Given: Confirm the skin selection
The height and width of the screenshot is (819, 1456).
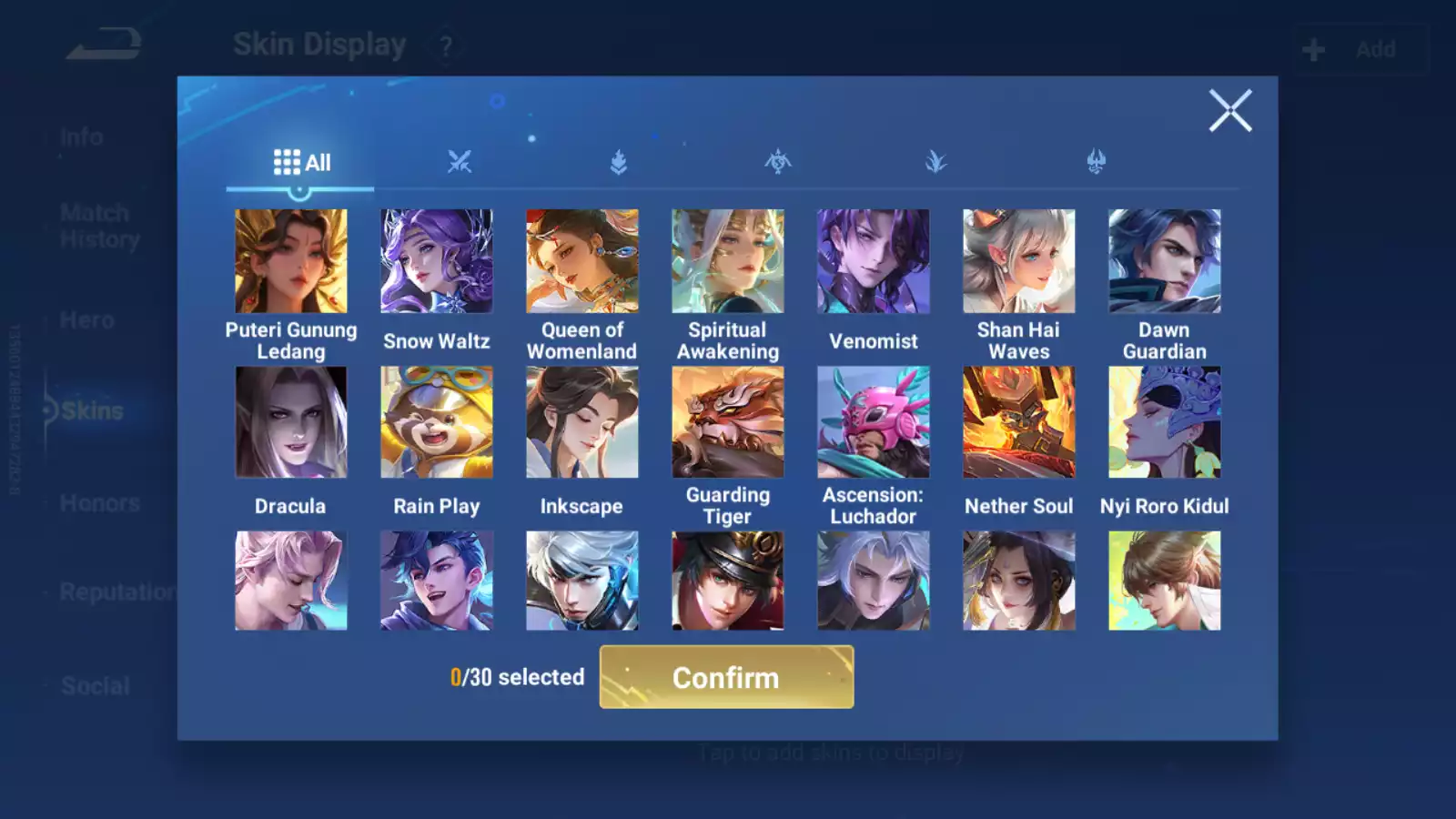Looking at the screenshot, I should click(726, 677).
